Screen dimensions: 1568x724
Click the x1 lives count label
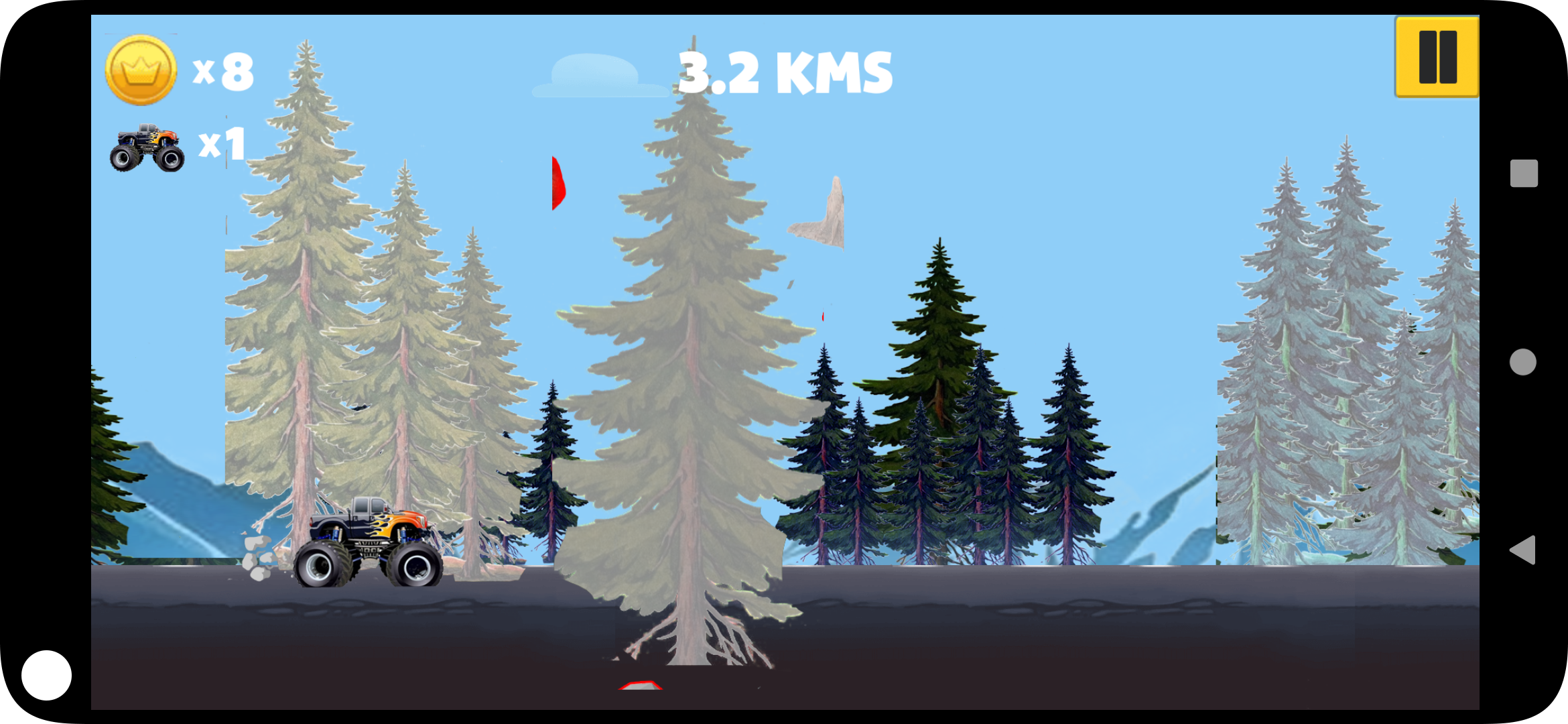pos(221,144)
